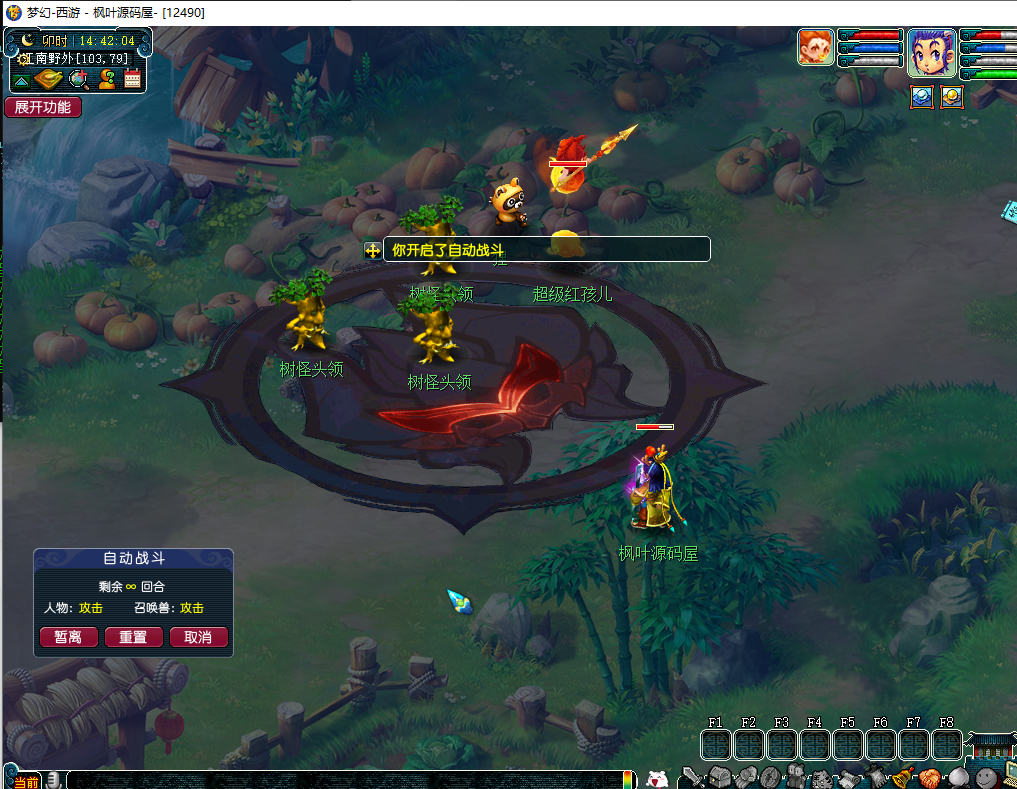This screenshot has height=789, width=1017.
Task: Click the white laughing mascot emoticon icon
Action: (656, 778)
